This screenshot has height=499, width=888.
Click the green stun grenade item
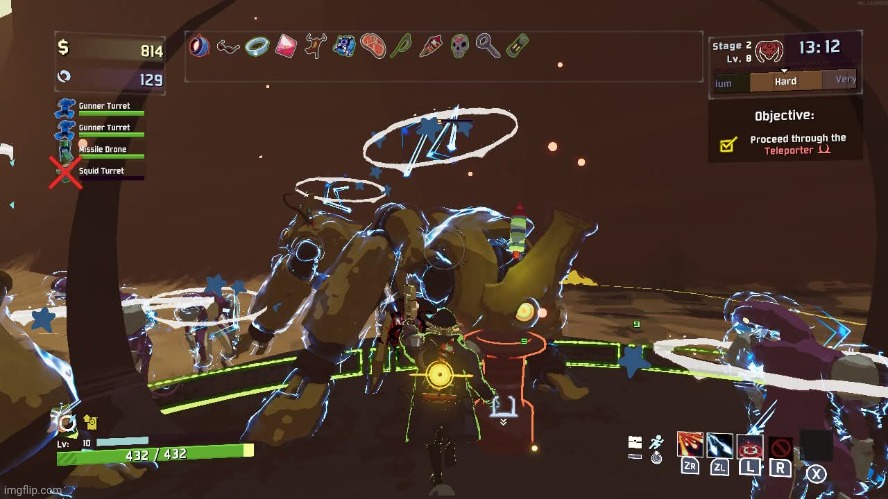[x=401, y=46]
